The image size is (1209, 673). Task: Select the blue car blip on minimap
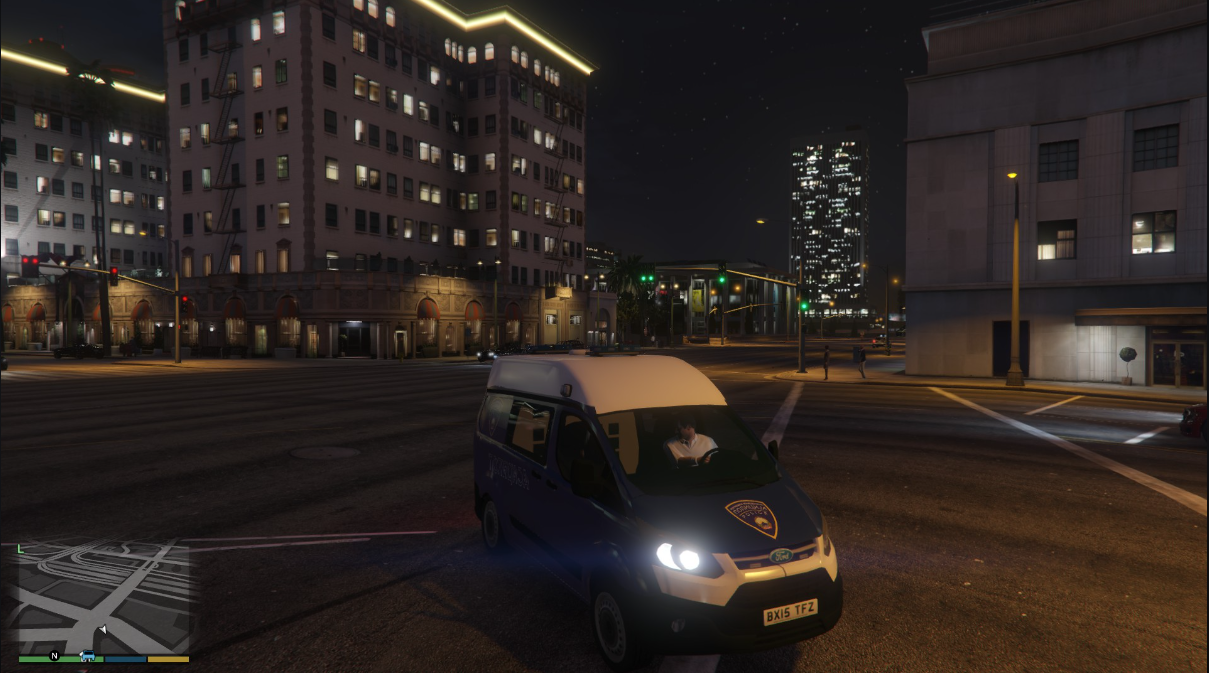click(x=87, y=656)
